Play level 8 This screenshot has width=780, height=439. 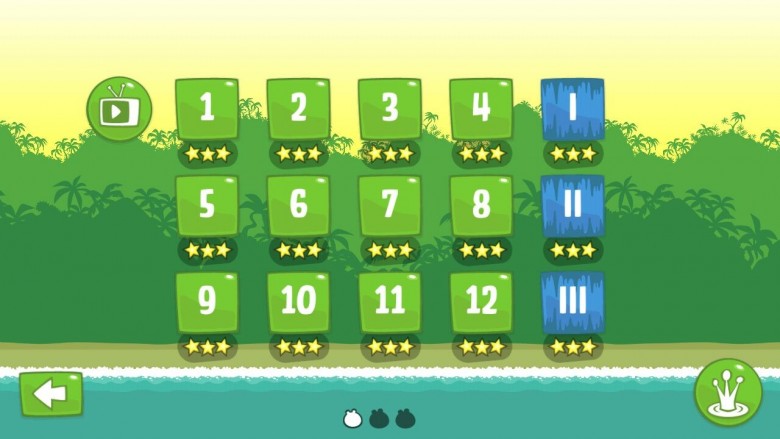click(481, 205)
